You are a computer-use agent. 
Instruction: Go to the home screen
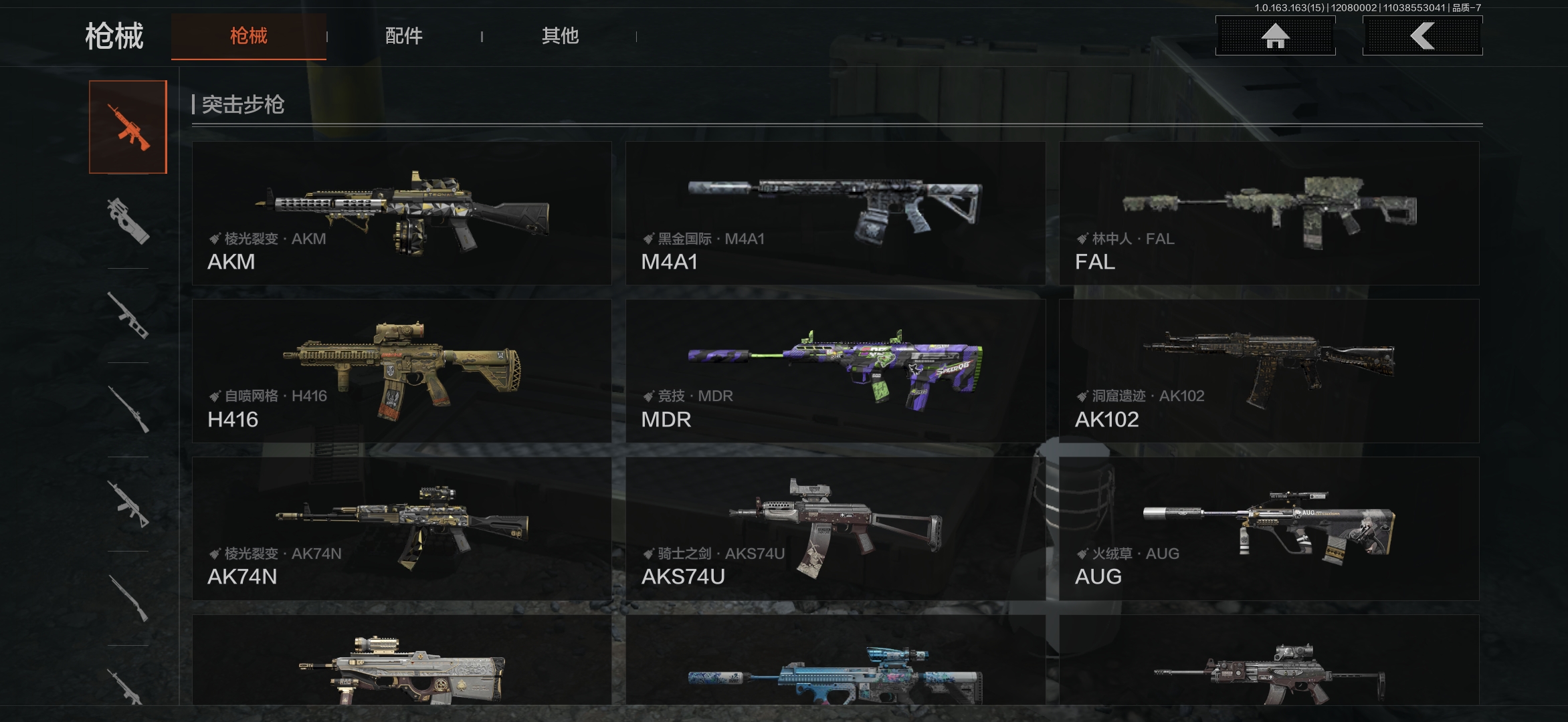pyautogui.click(x=1275, y=35)
